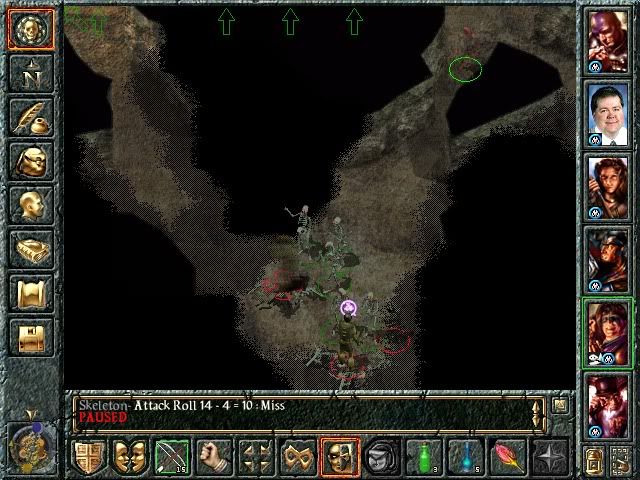Equip the fist unarmed attack slot
The image size is (640, 480).
tap(213, 456)
